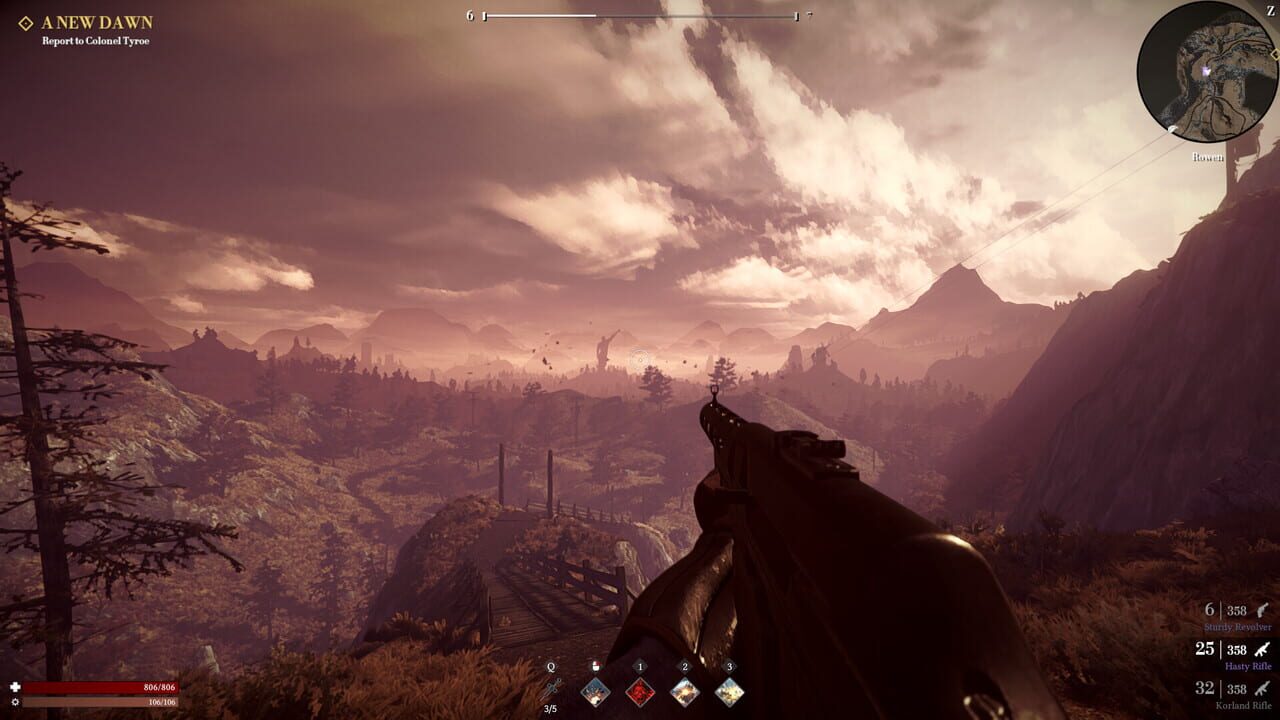This screenshot has width=1280, height=720.
Task: Select the Korland Rifle weapon icon
Action: tap(1261, 689)
